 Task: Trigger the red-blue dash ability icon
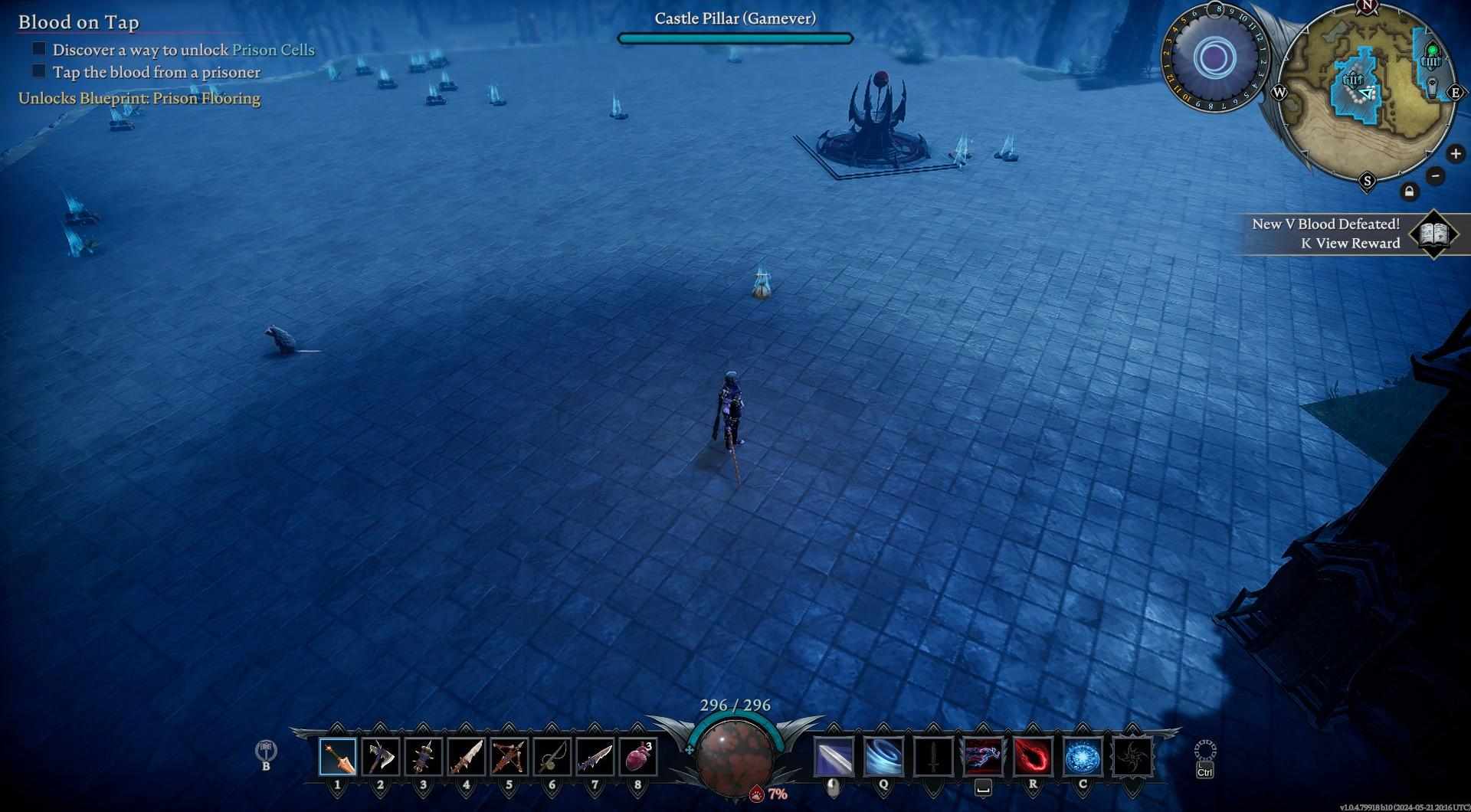[983, 757]
